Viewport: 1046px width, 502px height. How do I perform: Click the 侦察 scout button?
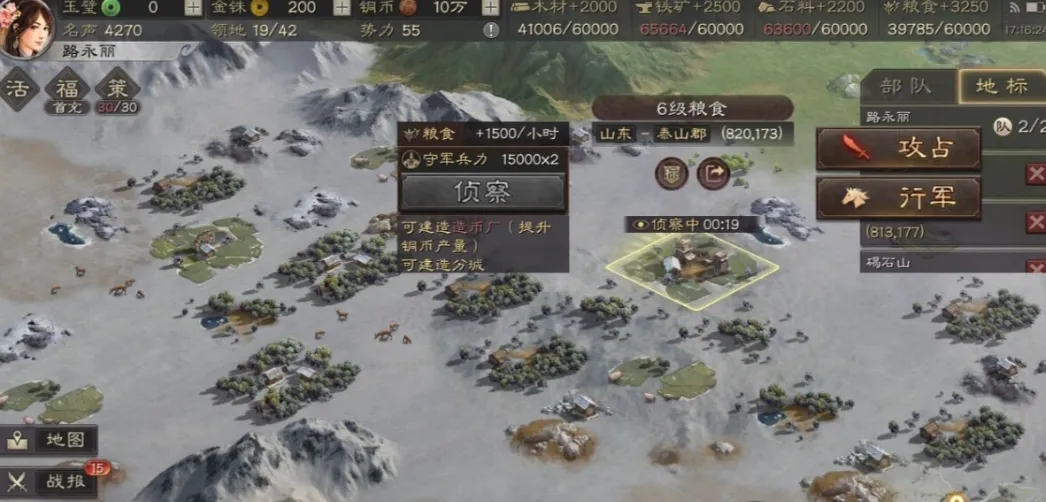pyautogui.click(x=482, y=191)
